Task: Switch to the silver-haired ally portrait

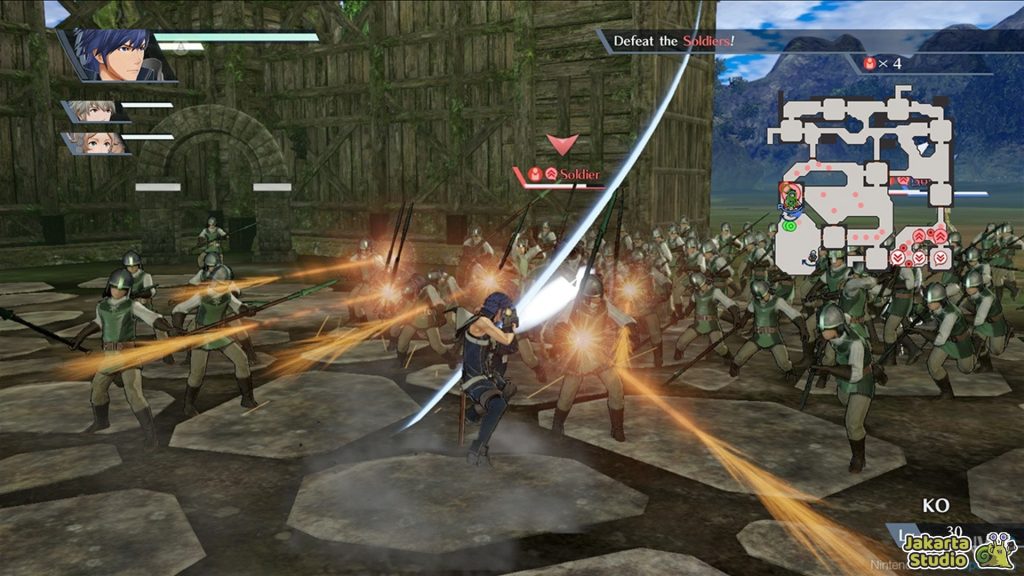Action: tap(94, 111)
